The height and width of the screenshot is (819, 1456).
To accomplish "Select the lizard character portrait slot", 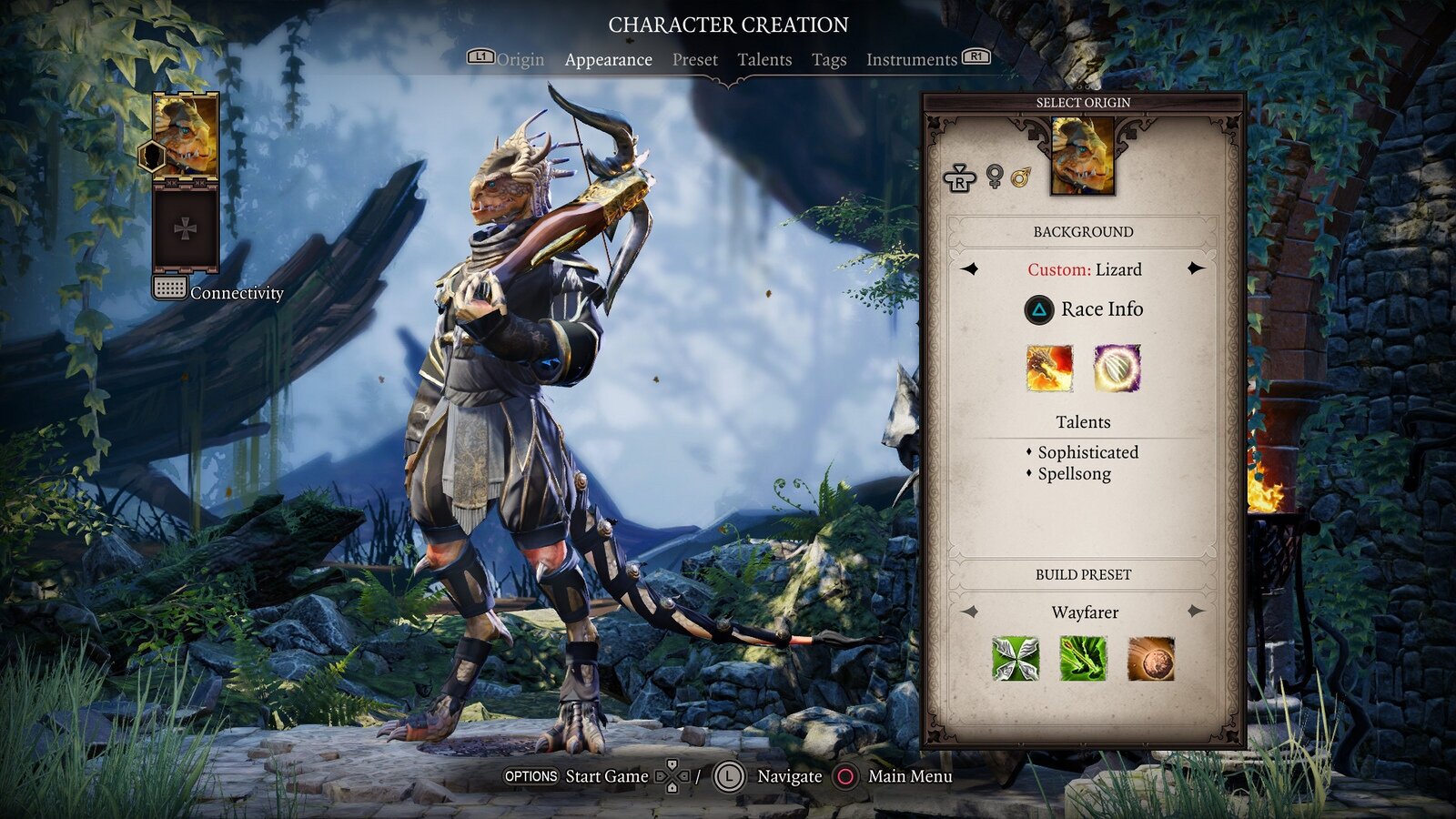I will coord(186,136).
